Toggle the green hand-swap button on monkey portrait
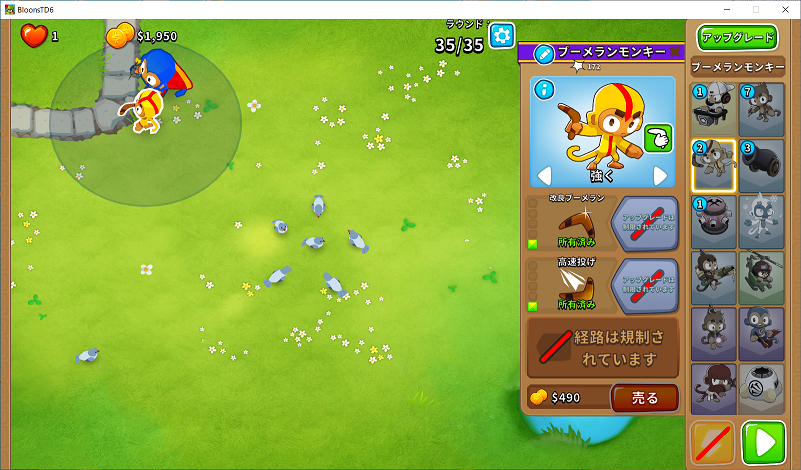The width and height of the screenshot is (801, 470). (657, 138)
